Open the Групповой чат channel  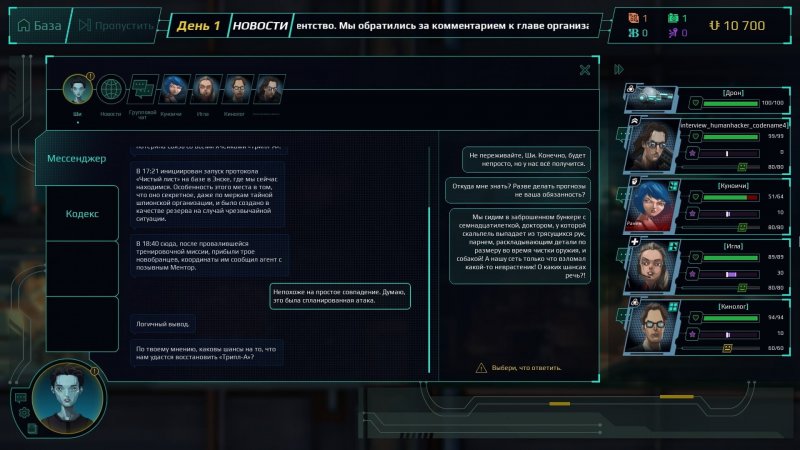pos(142,90)
